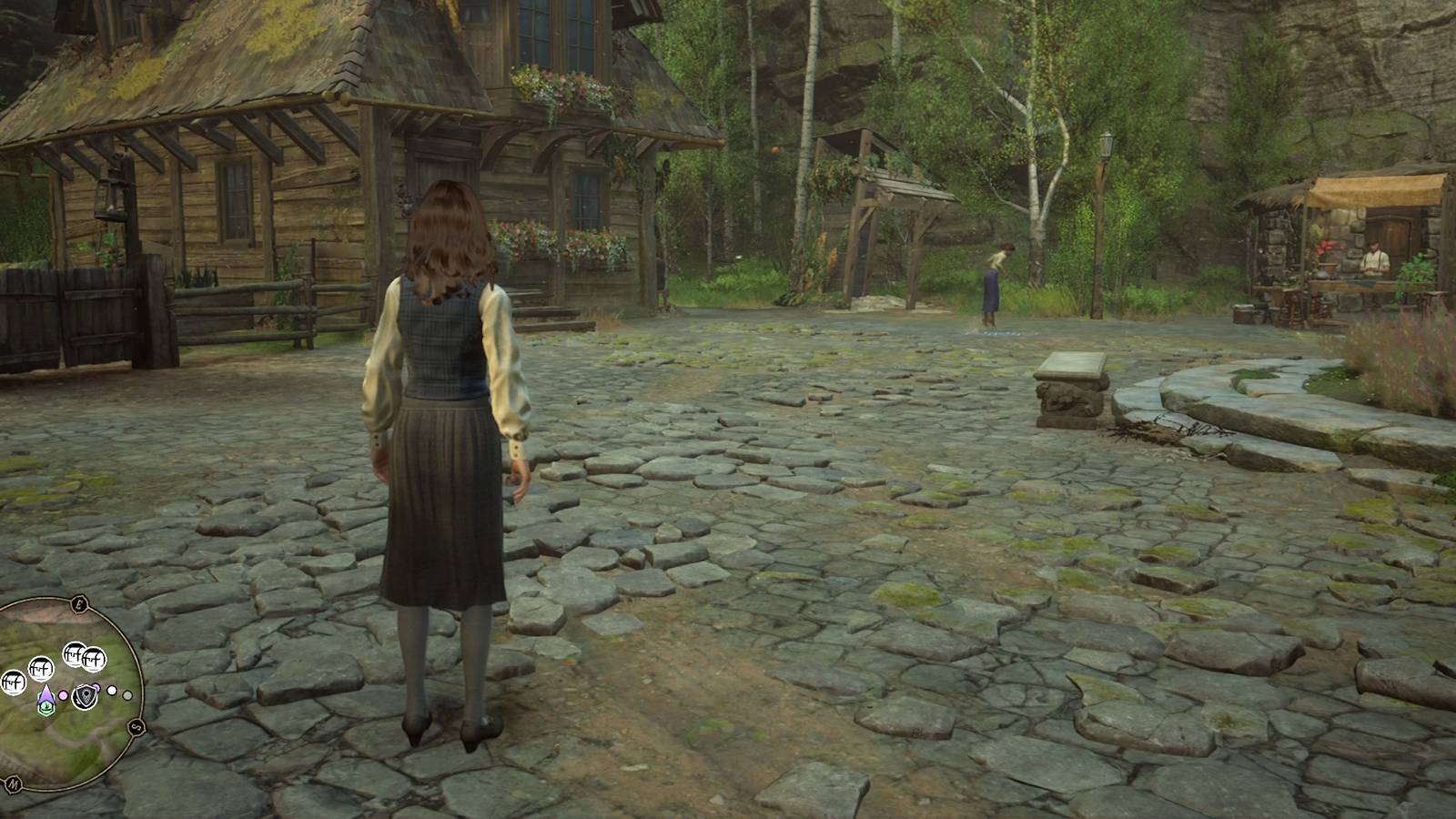The height and width of the screenshot is (819, 1456).
Task: Click the pink dot marker on the minimap
Action: point(63,695)
